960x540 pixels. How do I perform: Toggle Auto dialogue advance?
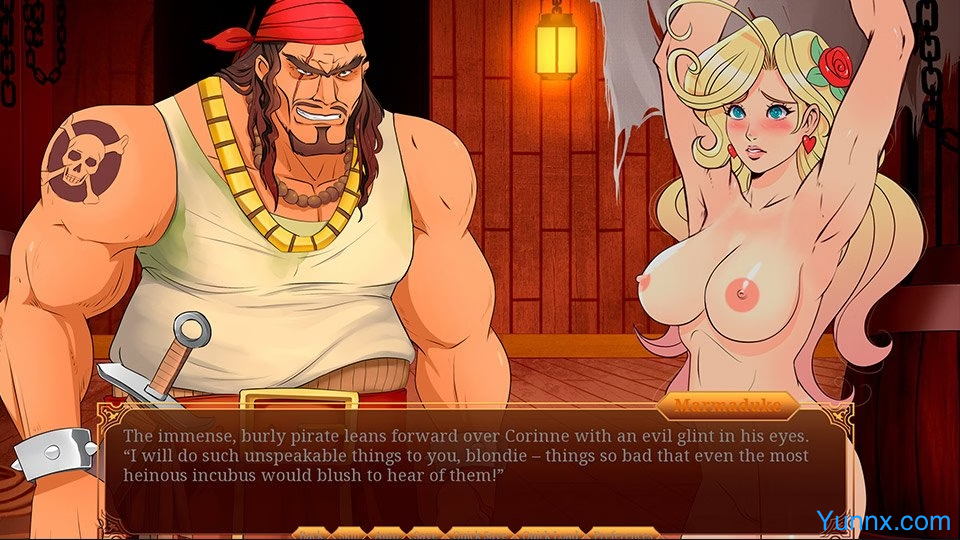(x=388, y=532)
